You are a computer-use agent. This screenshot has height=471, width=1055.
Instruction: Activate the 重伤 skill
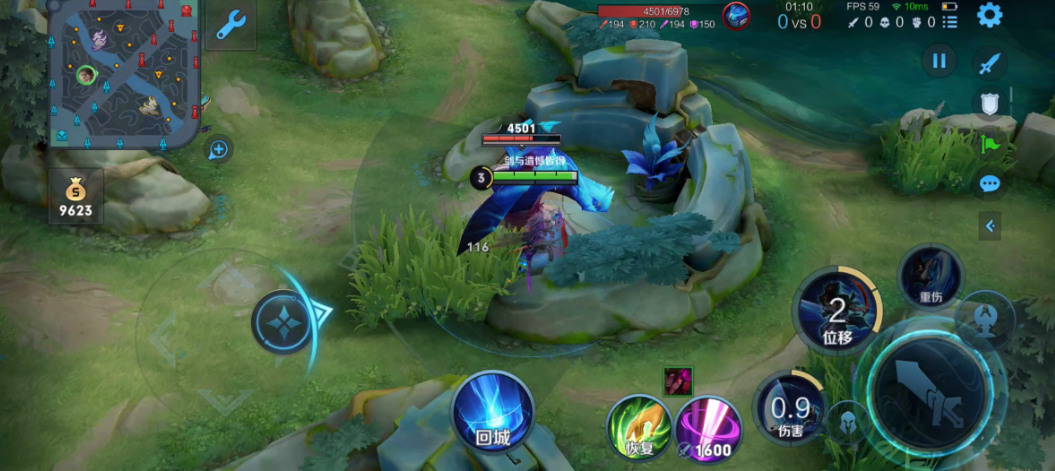pos(930,275)
